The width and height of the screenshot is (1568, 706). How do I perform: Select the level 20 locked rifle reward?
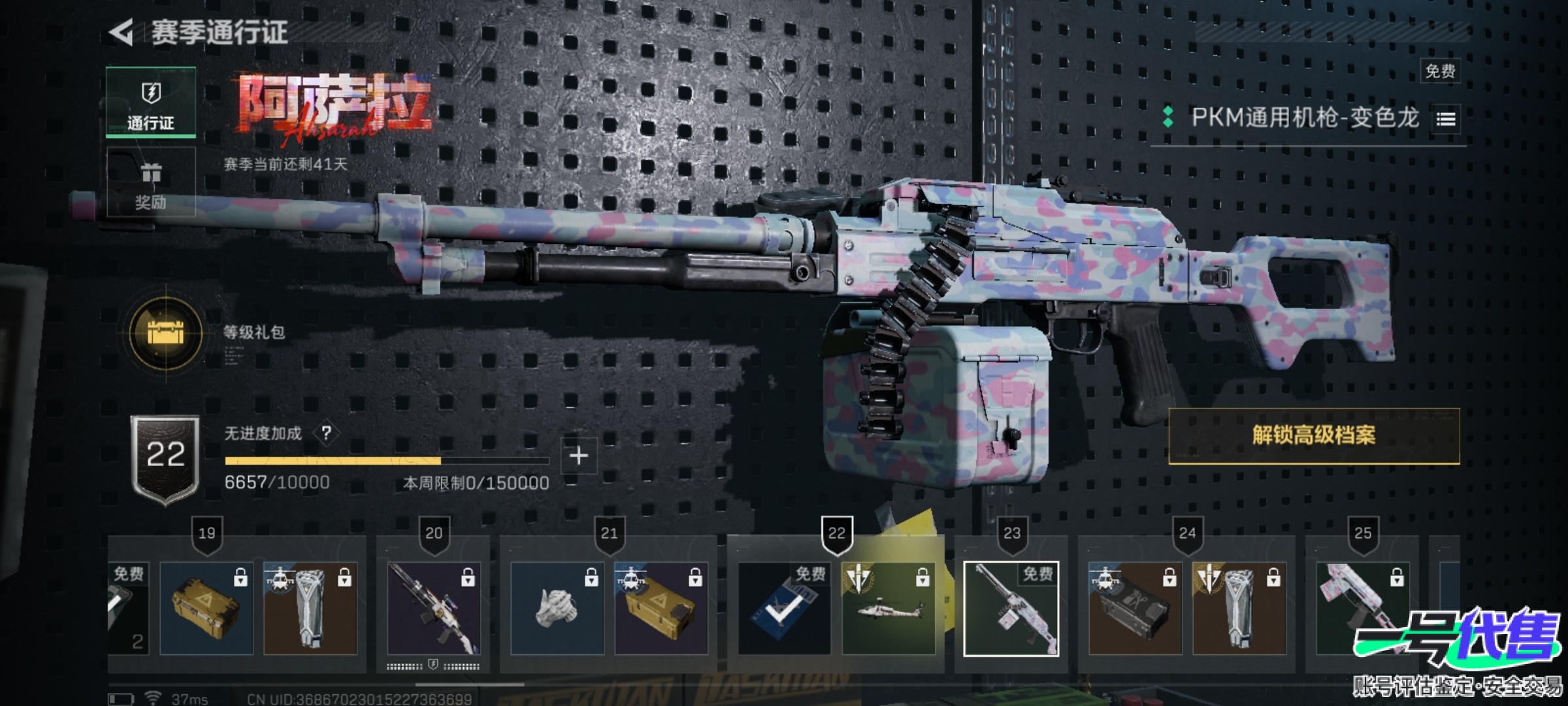[434, 609]
